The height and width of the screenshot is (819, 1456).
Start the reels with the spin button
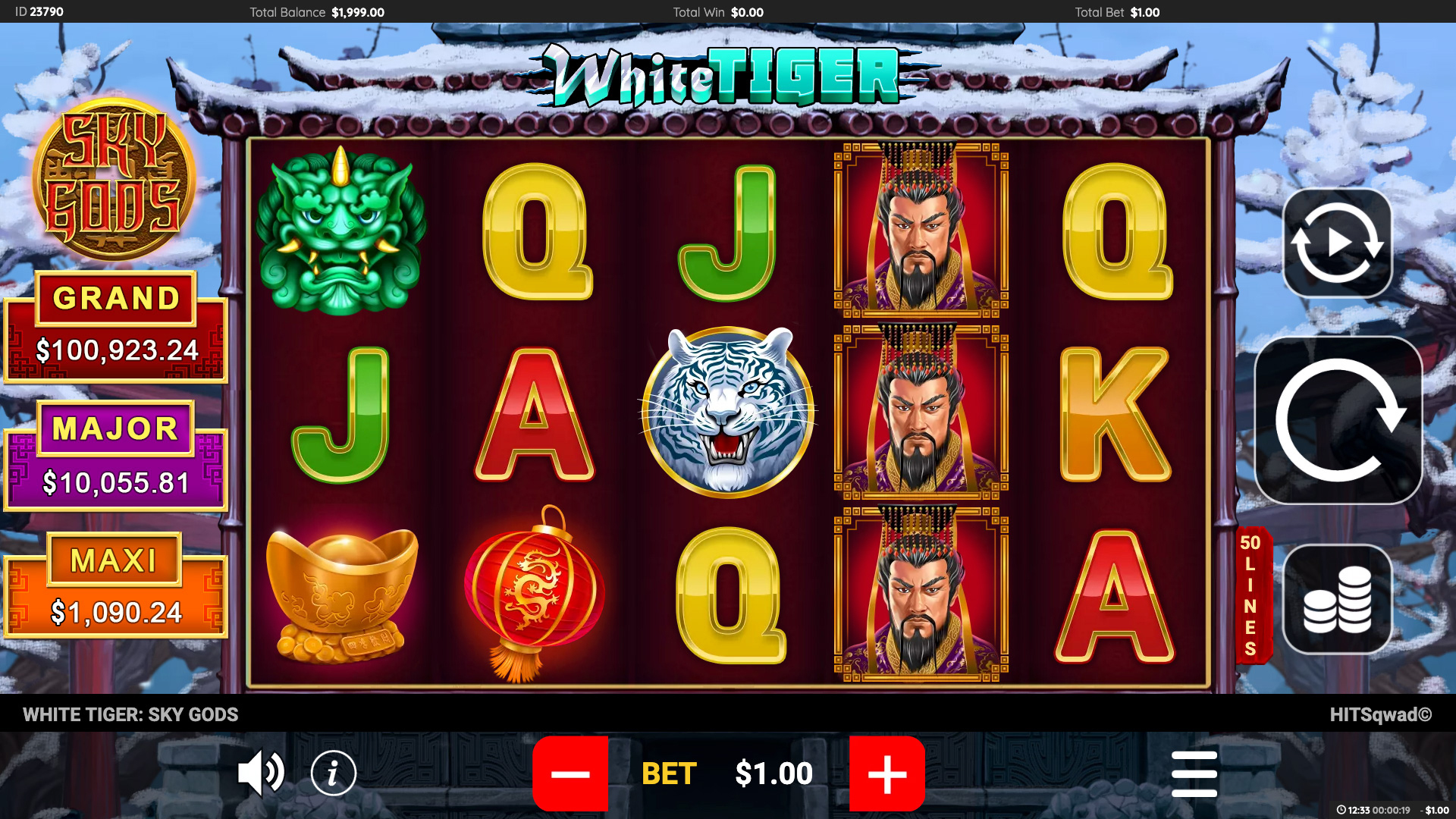[x=1337, y=420]
